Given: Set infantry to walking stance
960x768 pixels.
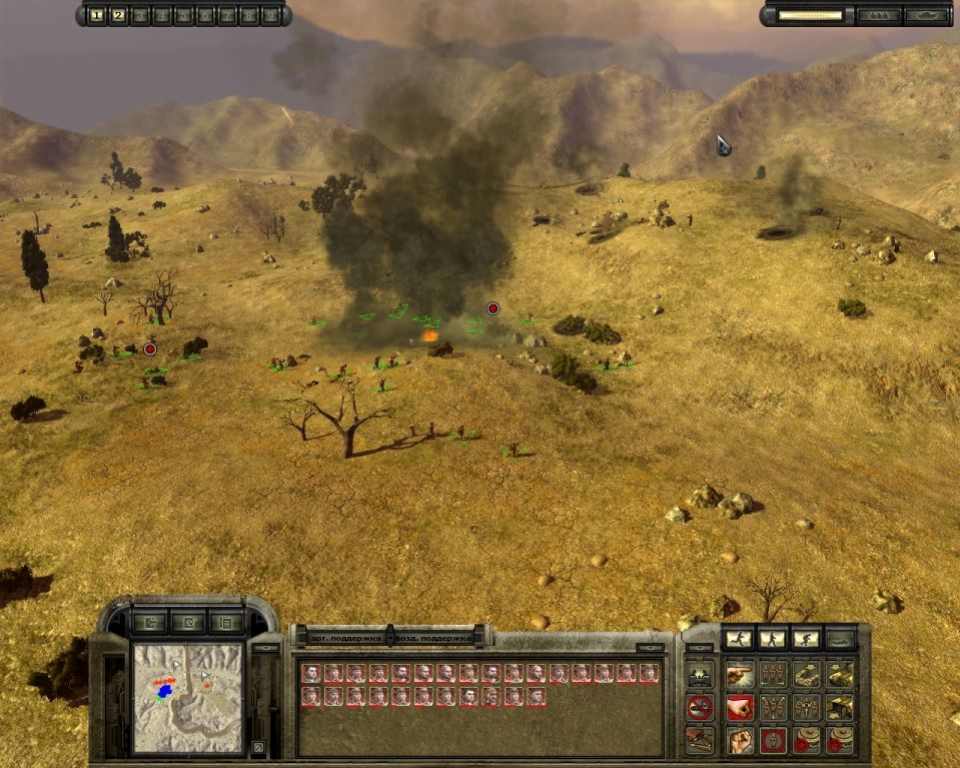Looking at the screenshot, I should [772, 638].
